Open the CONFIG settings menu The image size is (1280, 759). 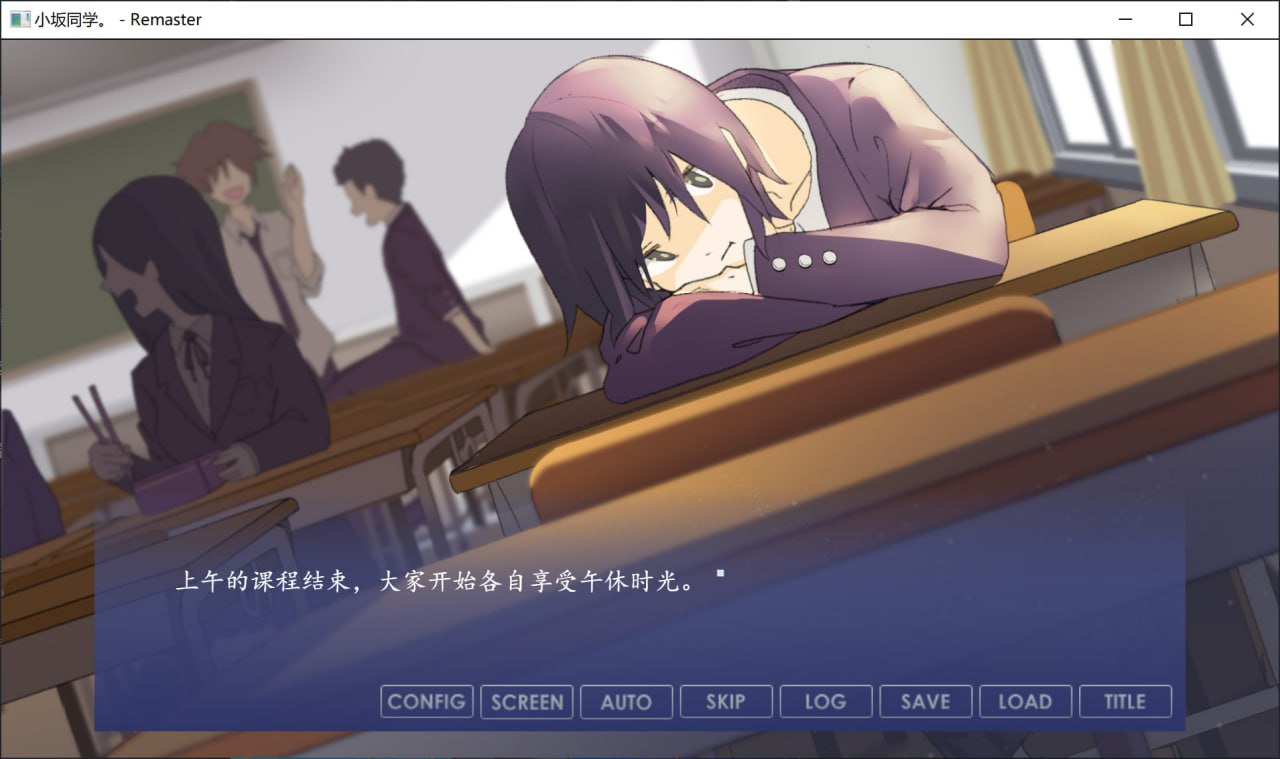[x=426, y=701]
